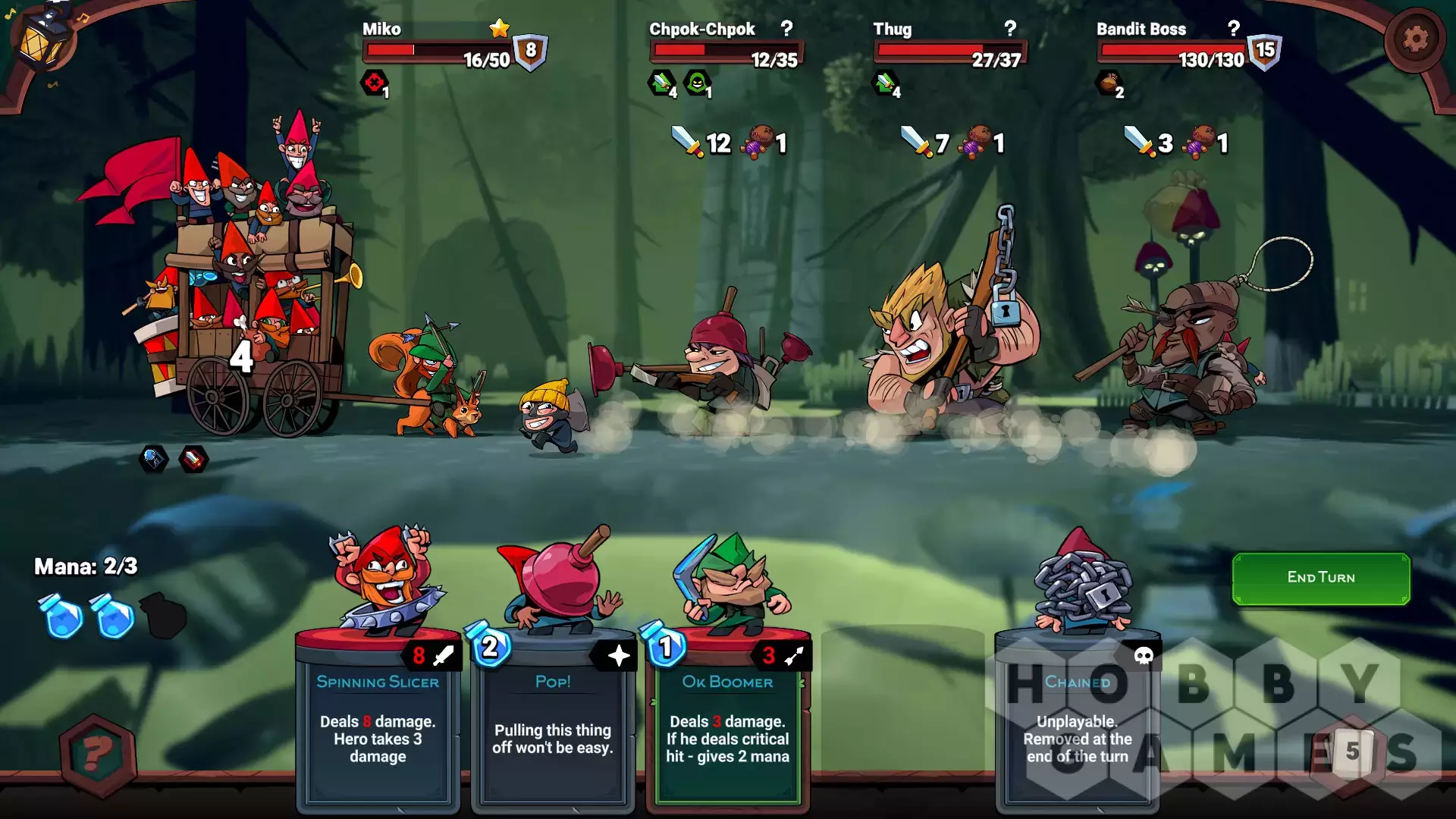Viewport: 1456px width, 819px height.
Task: Show Chpok-Chpok enemy info question mark
Action: (787, 29)
